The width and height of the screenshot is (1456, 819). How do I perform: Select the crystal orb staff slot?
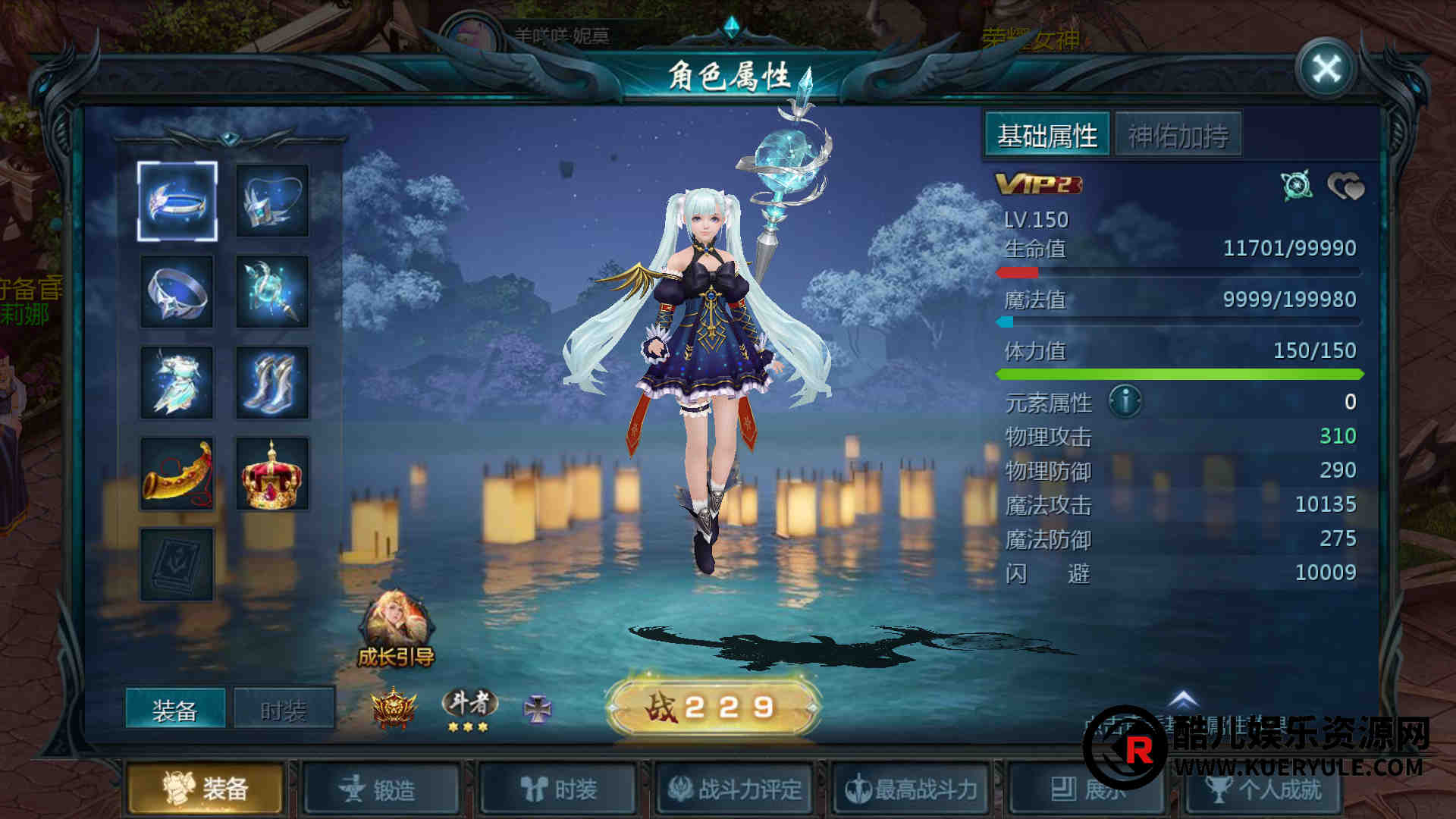coord(272,292)
